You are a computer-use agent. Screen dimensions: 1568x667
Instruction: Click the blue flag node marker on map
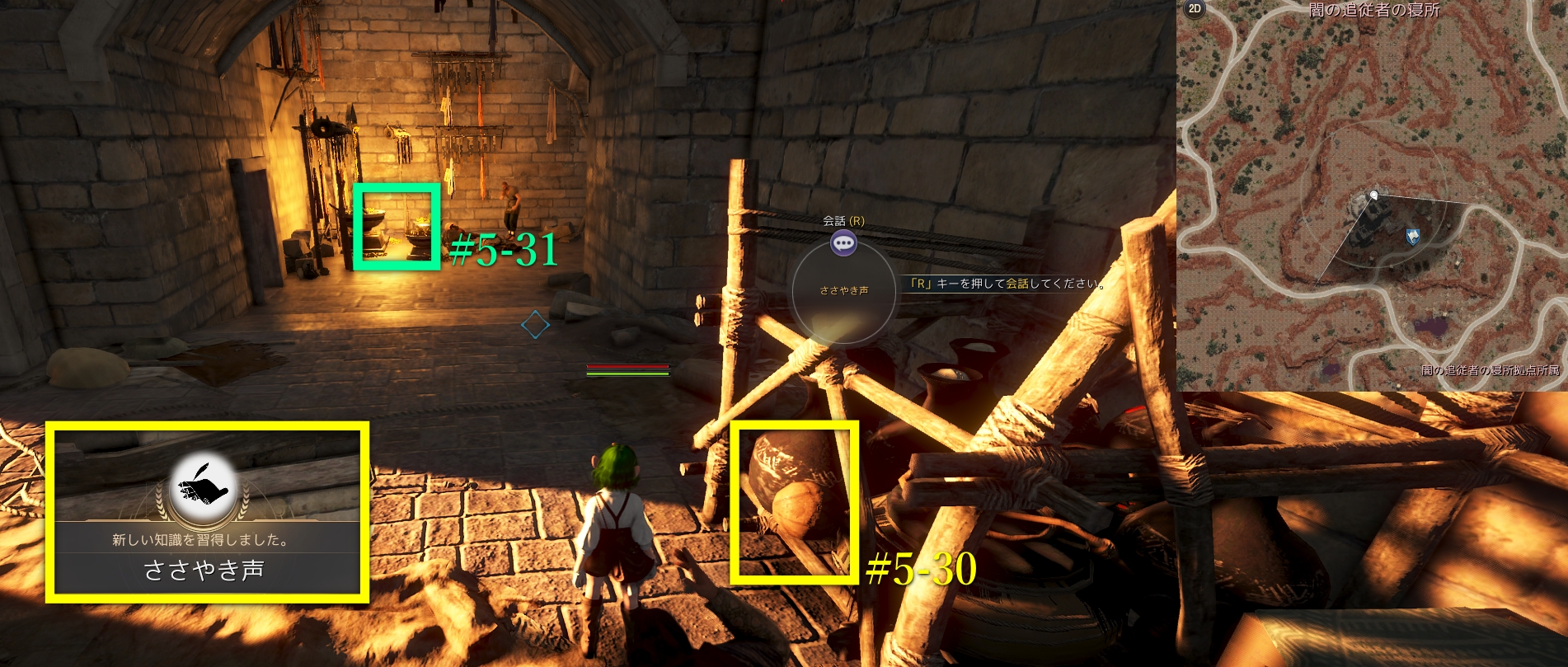click(1413, 237)
